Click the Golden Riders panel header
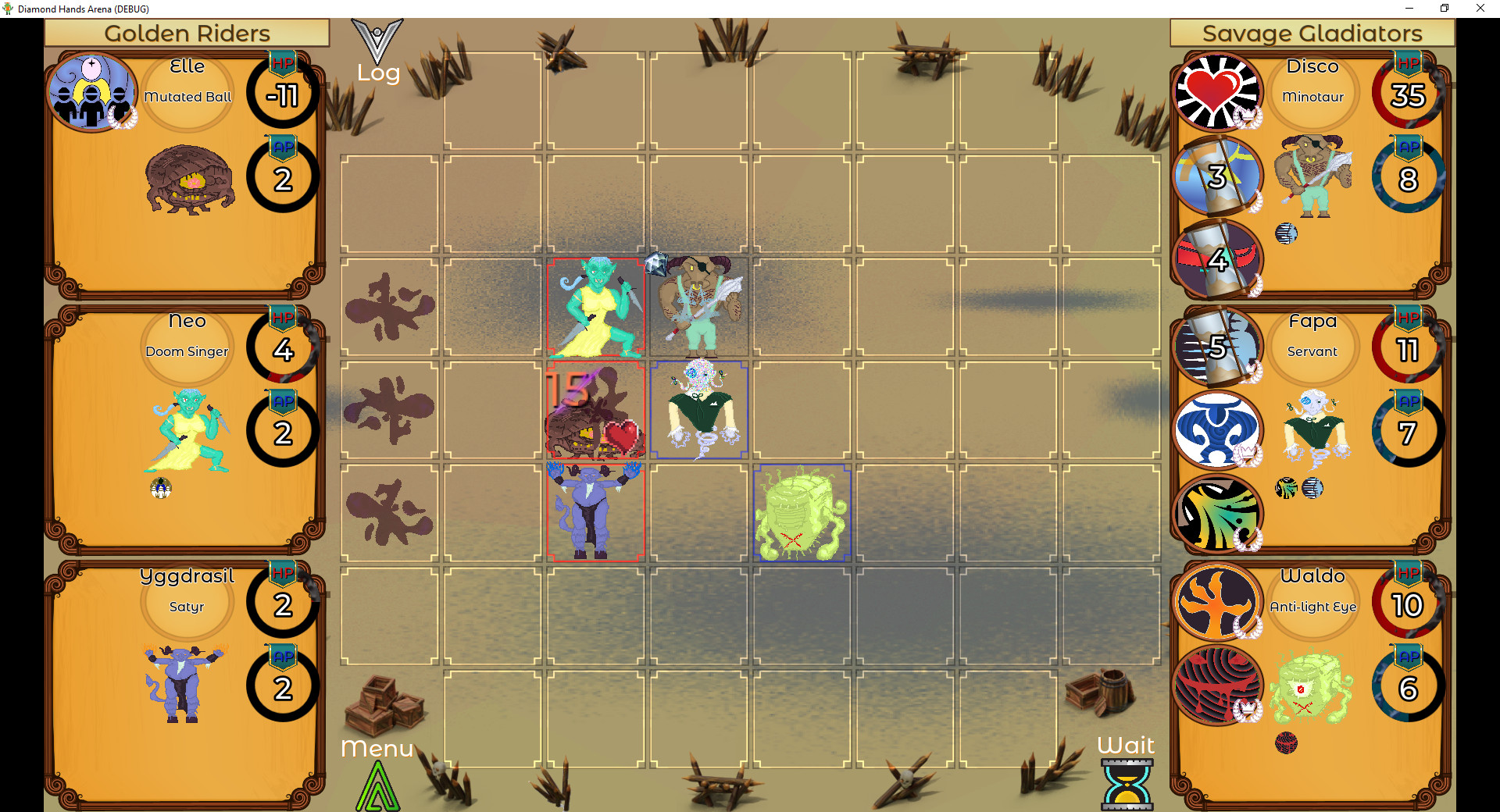 187,33
